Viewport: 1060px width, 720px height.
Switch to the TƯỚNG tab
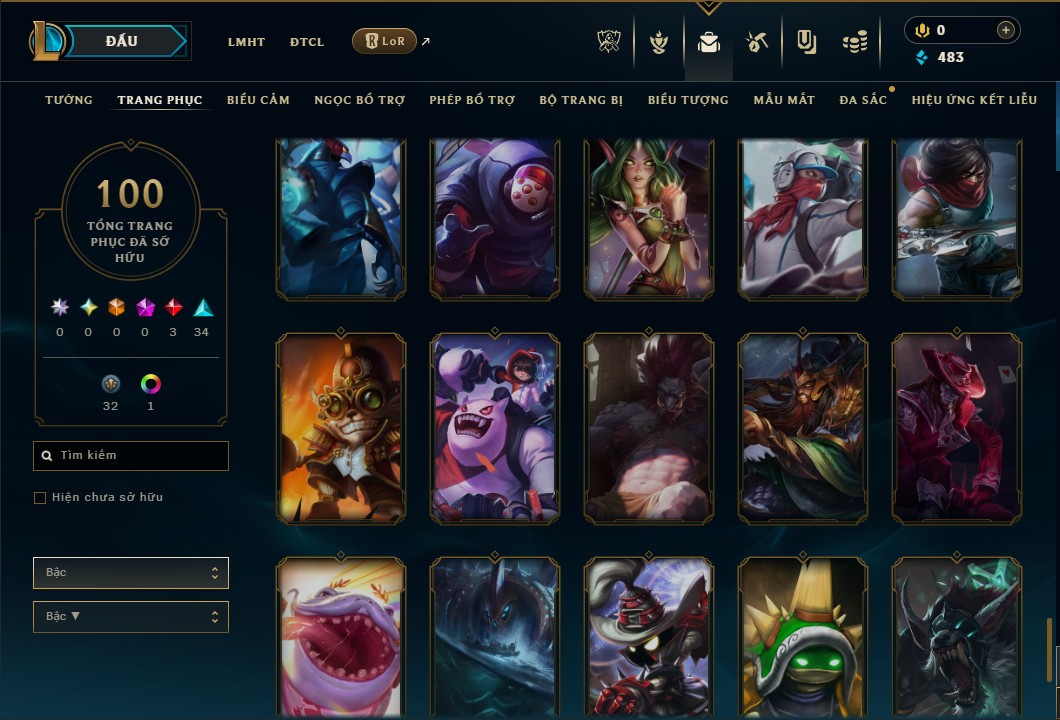69,100
